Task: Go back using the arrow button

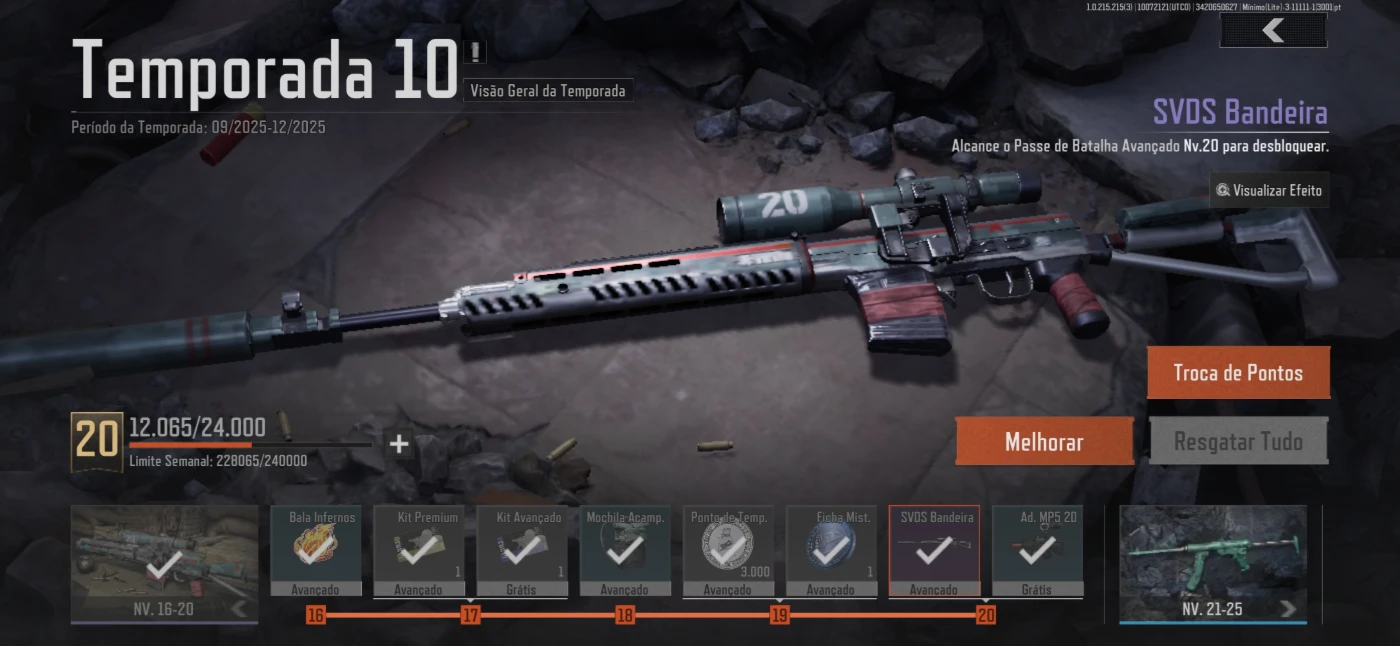Action: 1273,31
